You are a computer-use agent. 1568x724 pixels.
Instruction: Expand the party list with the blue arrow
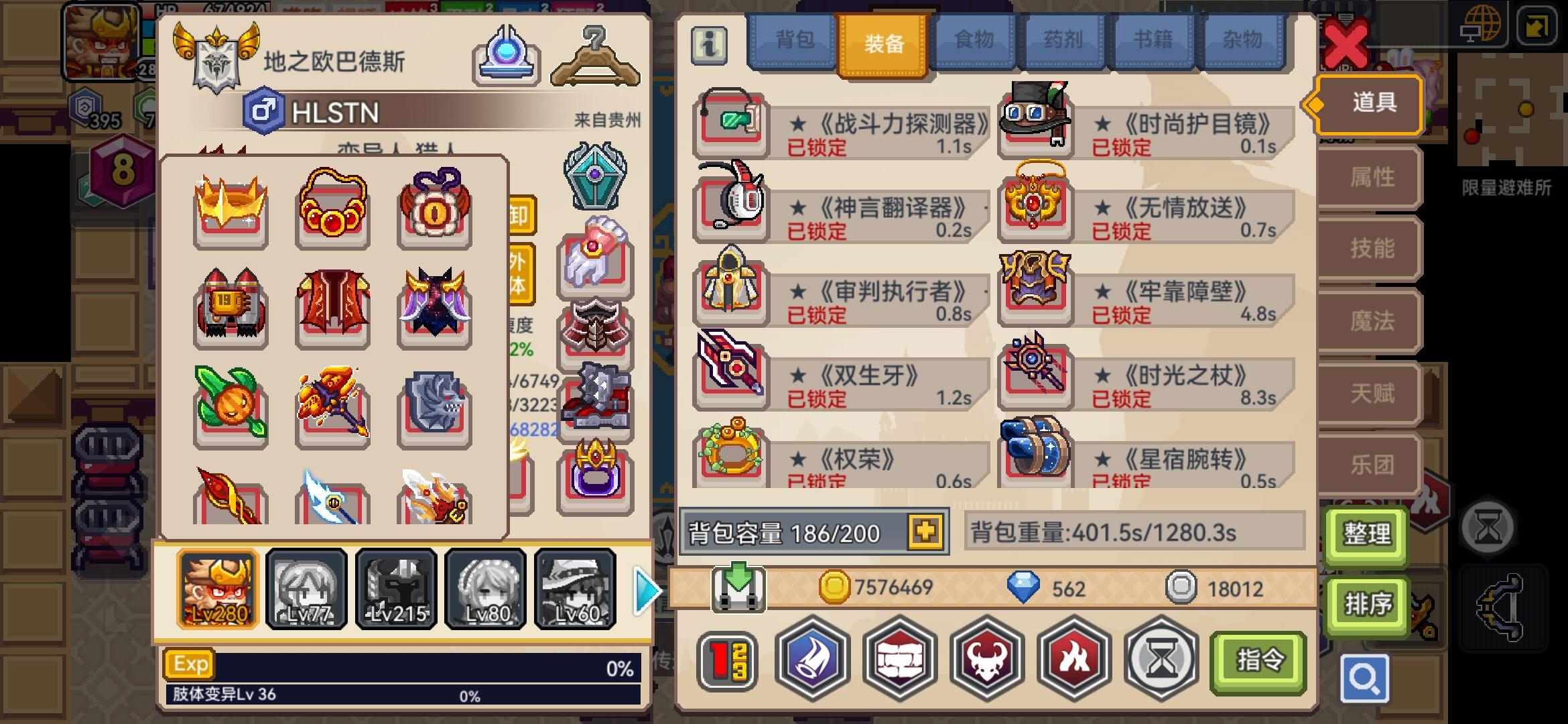(645, 588)
